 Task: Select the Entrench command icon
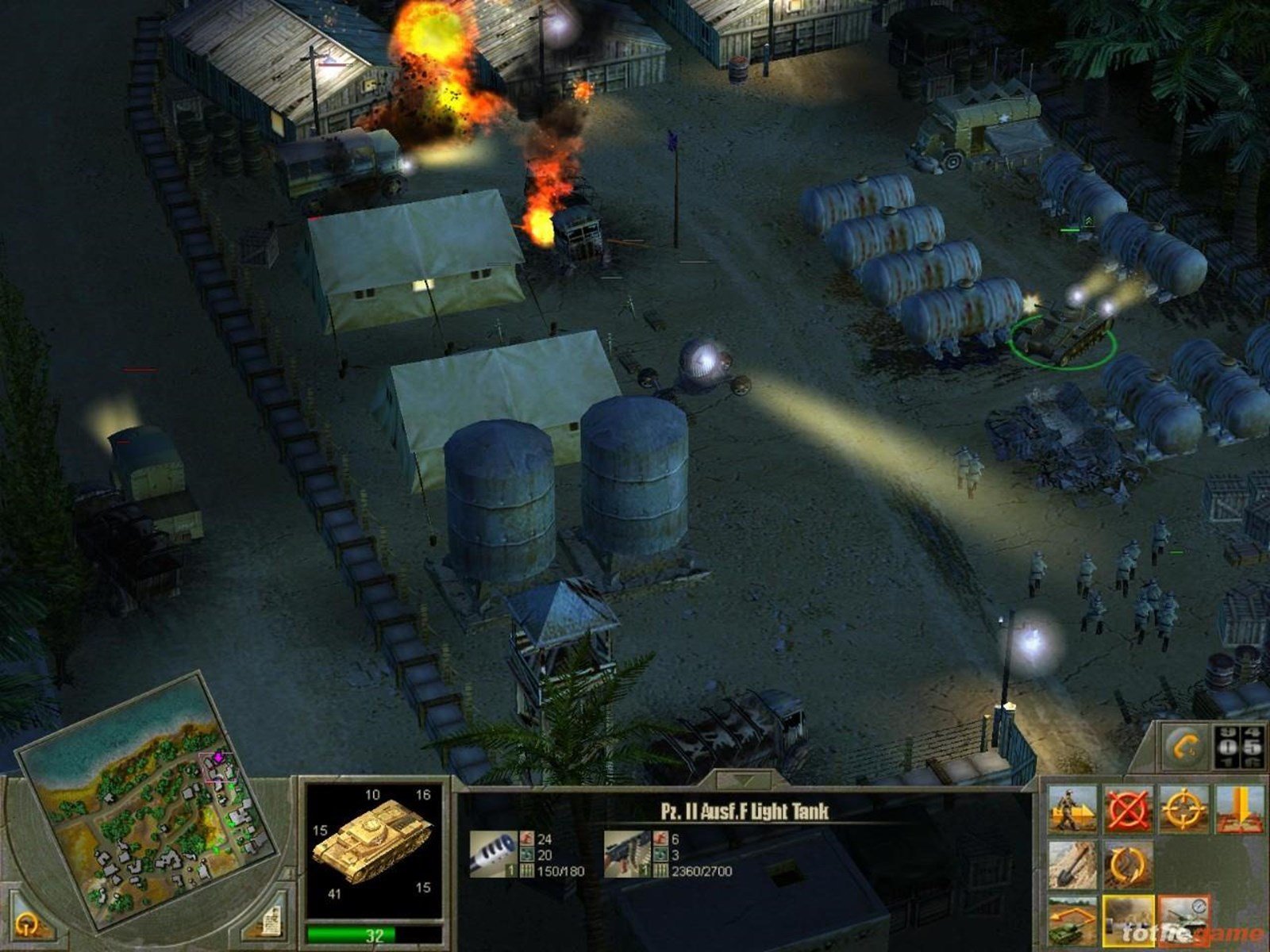(1240, 809)
